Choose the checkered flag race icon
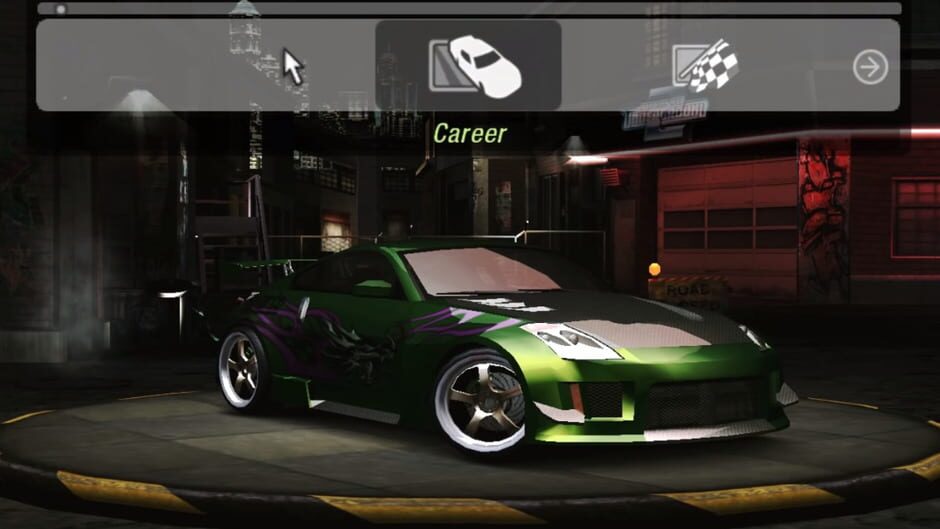The image size is (940, 529). pyautogui.click(x=706, y=66)
